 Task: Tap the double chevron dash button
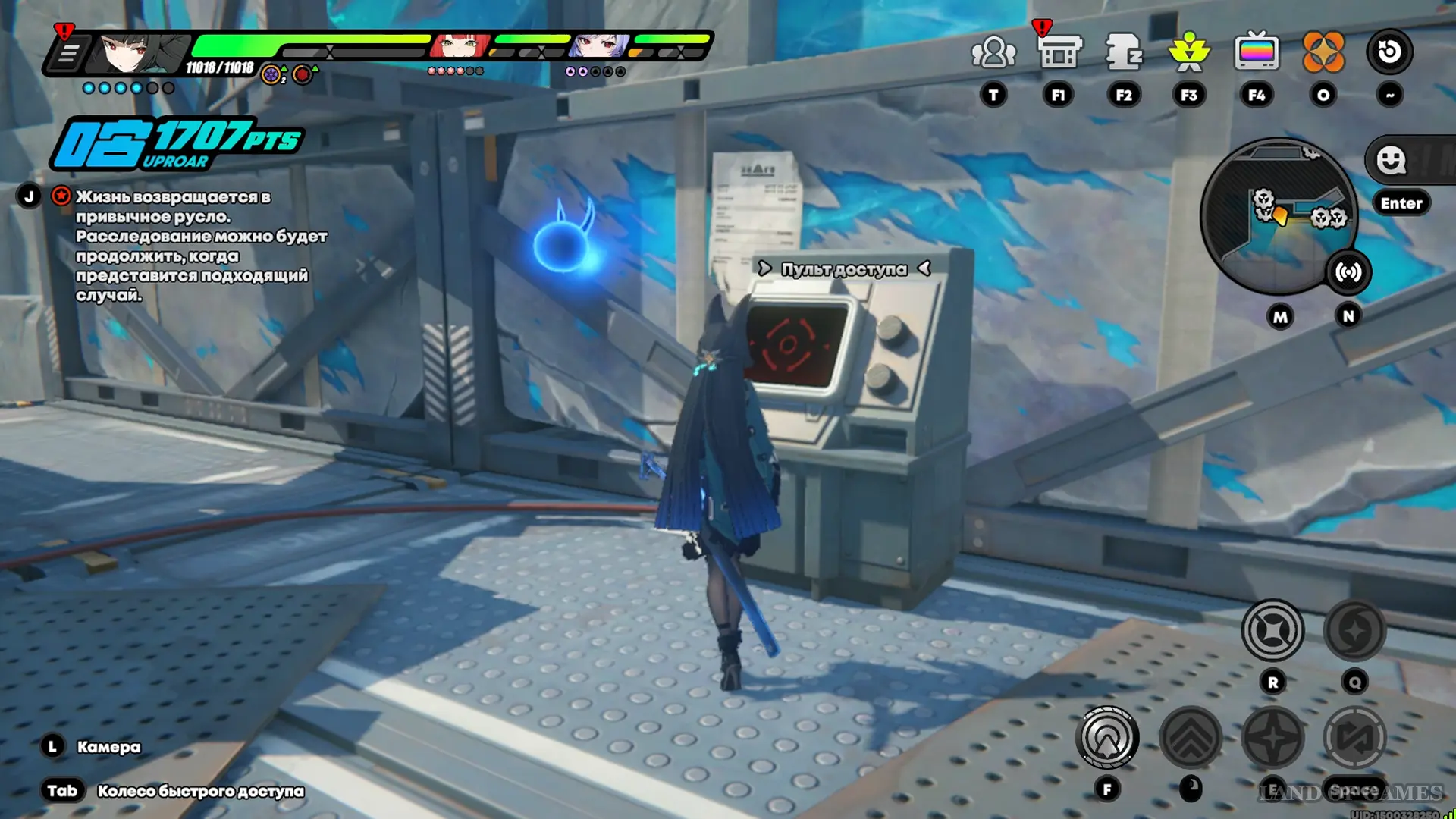1191,737
